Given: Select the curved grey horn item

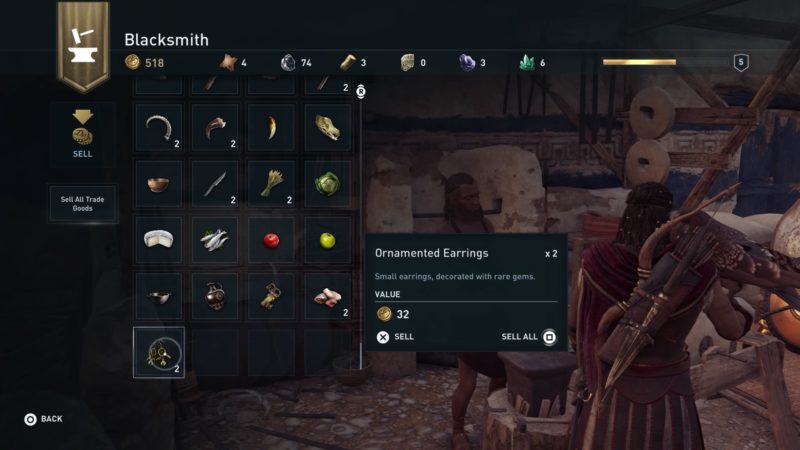Looking at the screenshot, I should [x=159, y=128].
